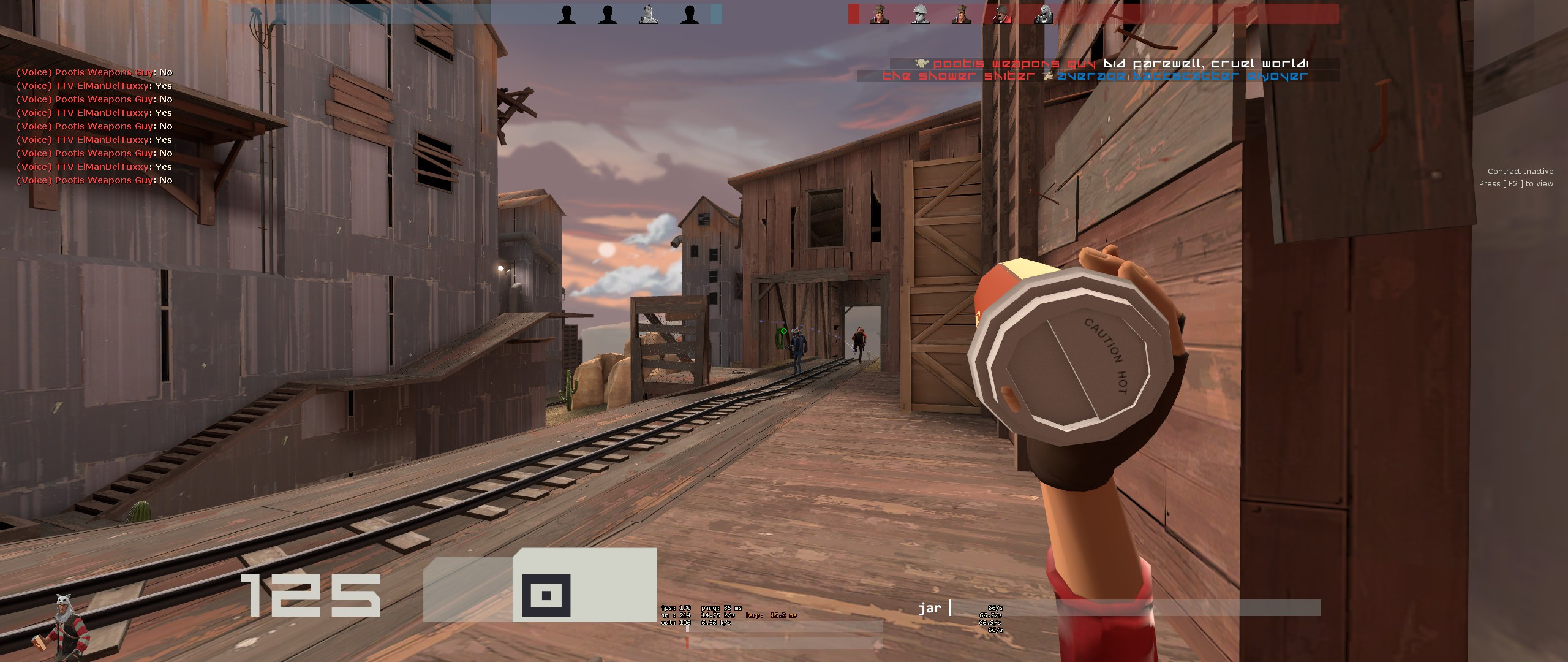Click the rightmost BLU silhouette beside the blue marker
Screen dimensions: 1568x662
tap(691, 15)
